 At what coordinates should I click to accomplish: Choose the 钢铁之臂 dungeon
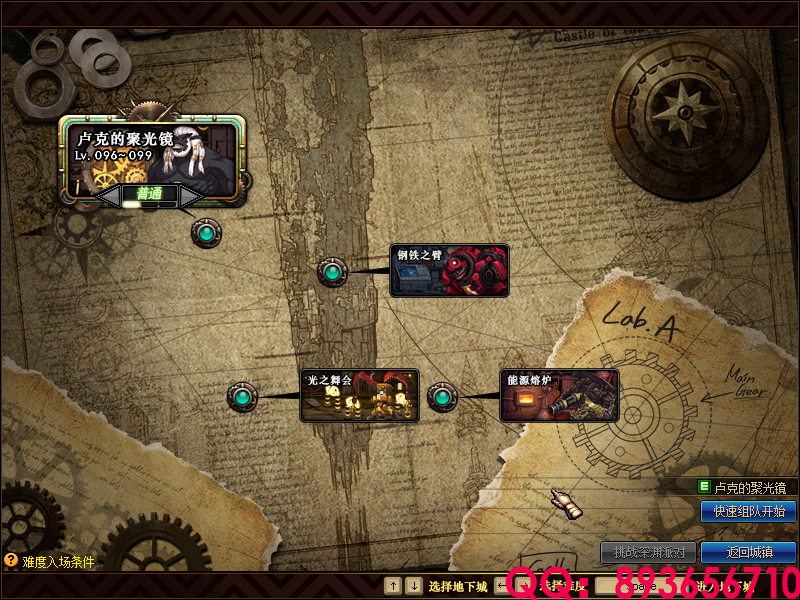pos(449,271)
